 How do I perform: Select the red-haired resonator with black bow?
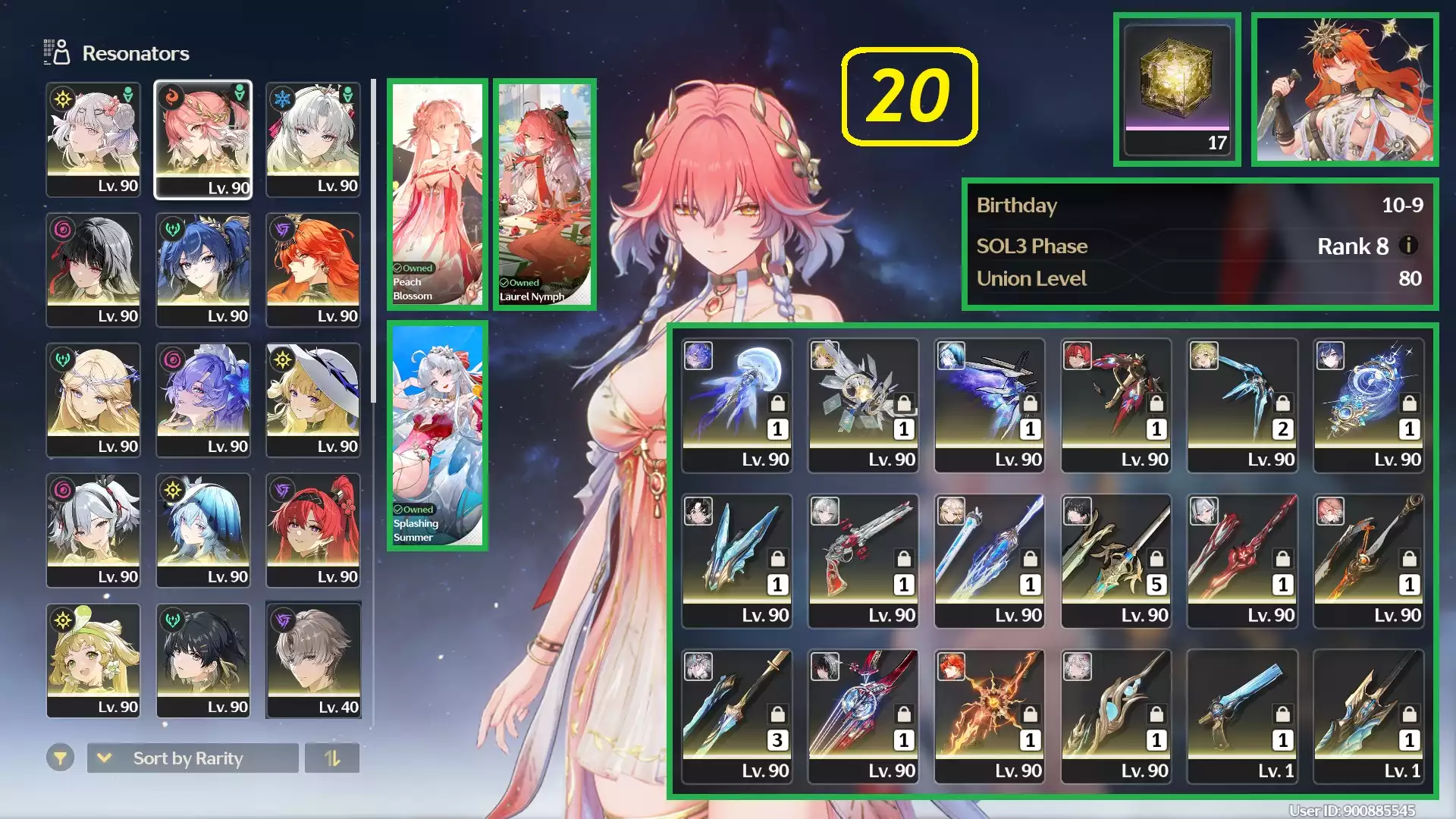313,530
